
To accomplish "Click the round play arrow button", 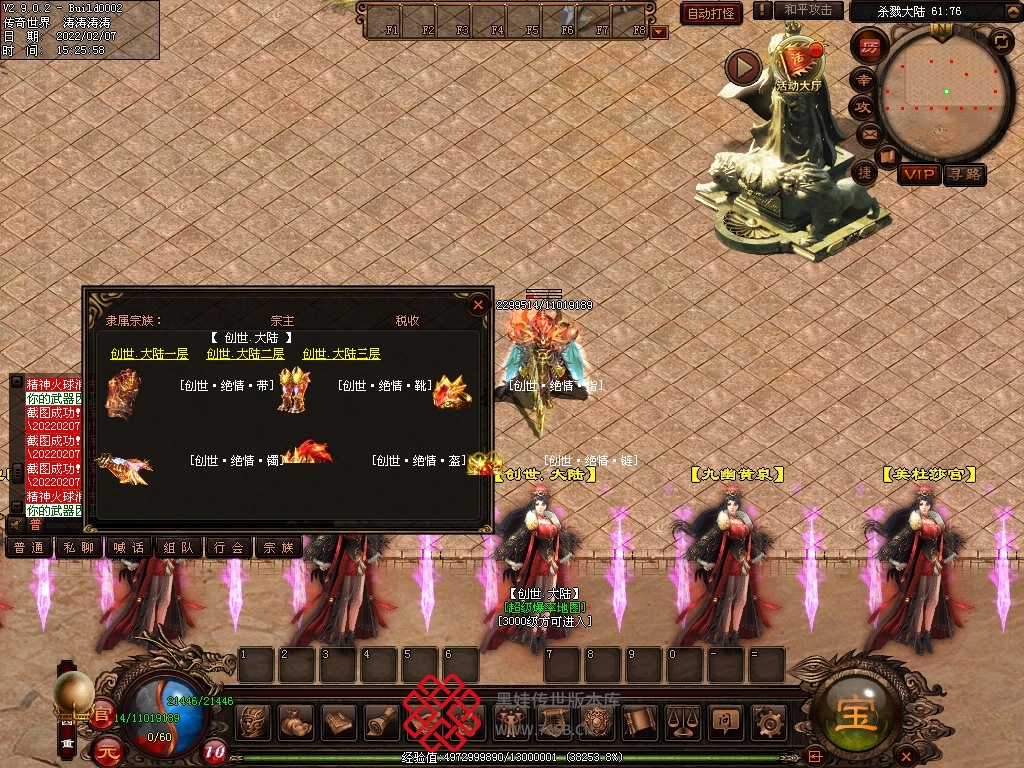I will click(744, 67).
